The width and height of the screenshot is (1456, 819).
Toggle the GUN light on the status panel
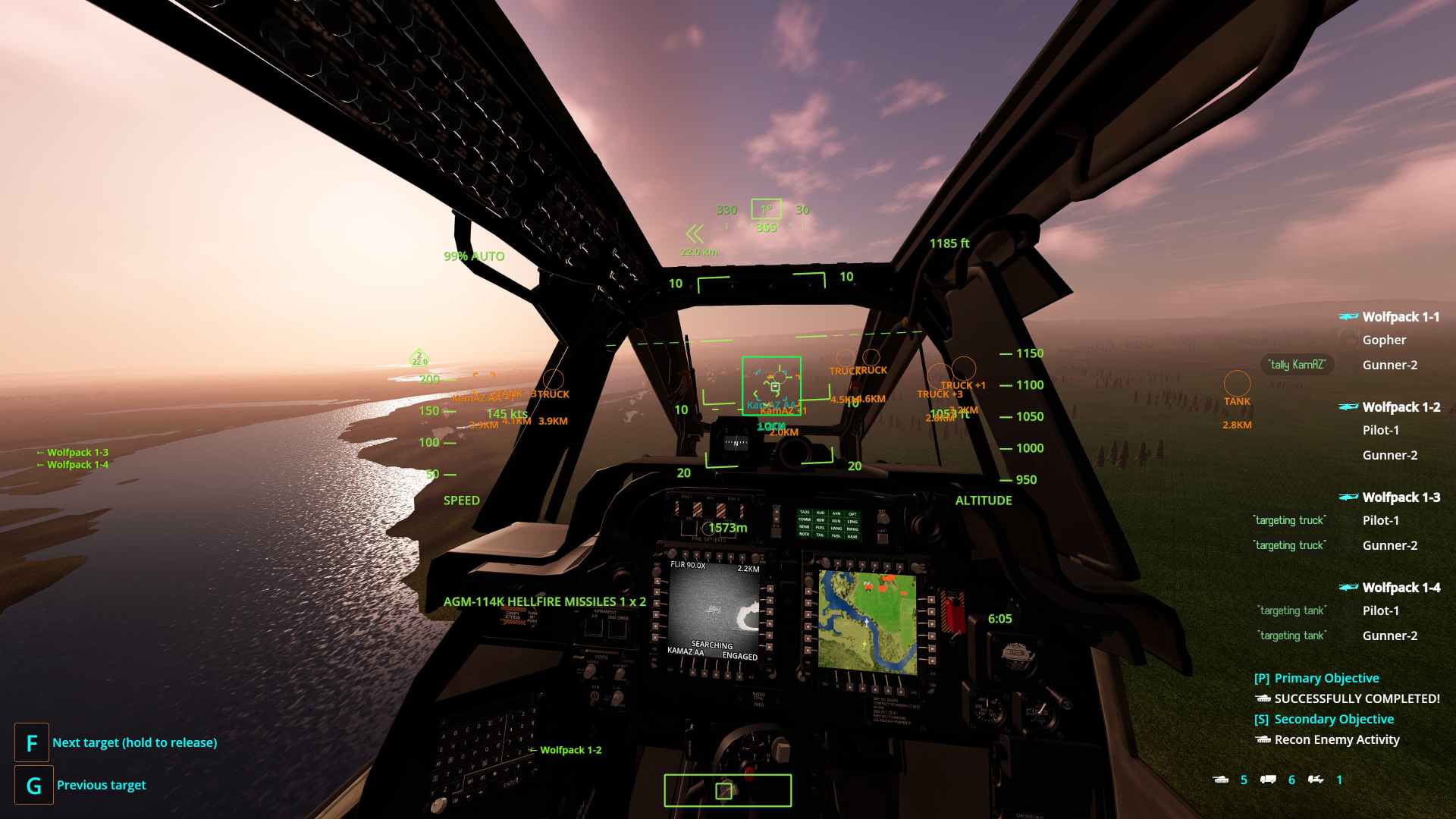(x=836, y=521)
